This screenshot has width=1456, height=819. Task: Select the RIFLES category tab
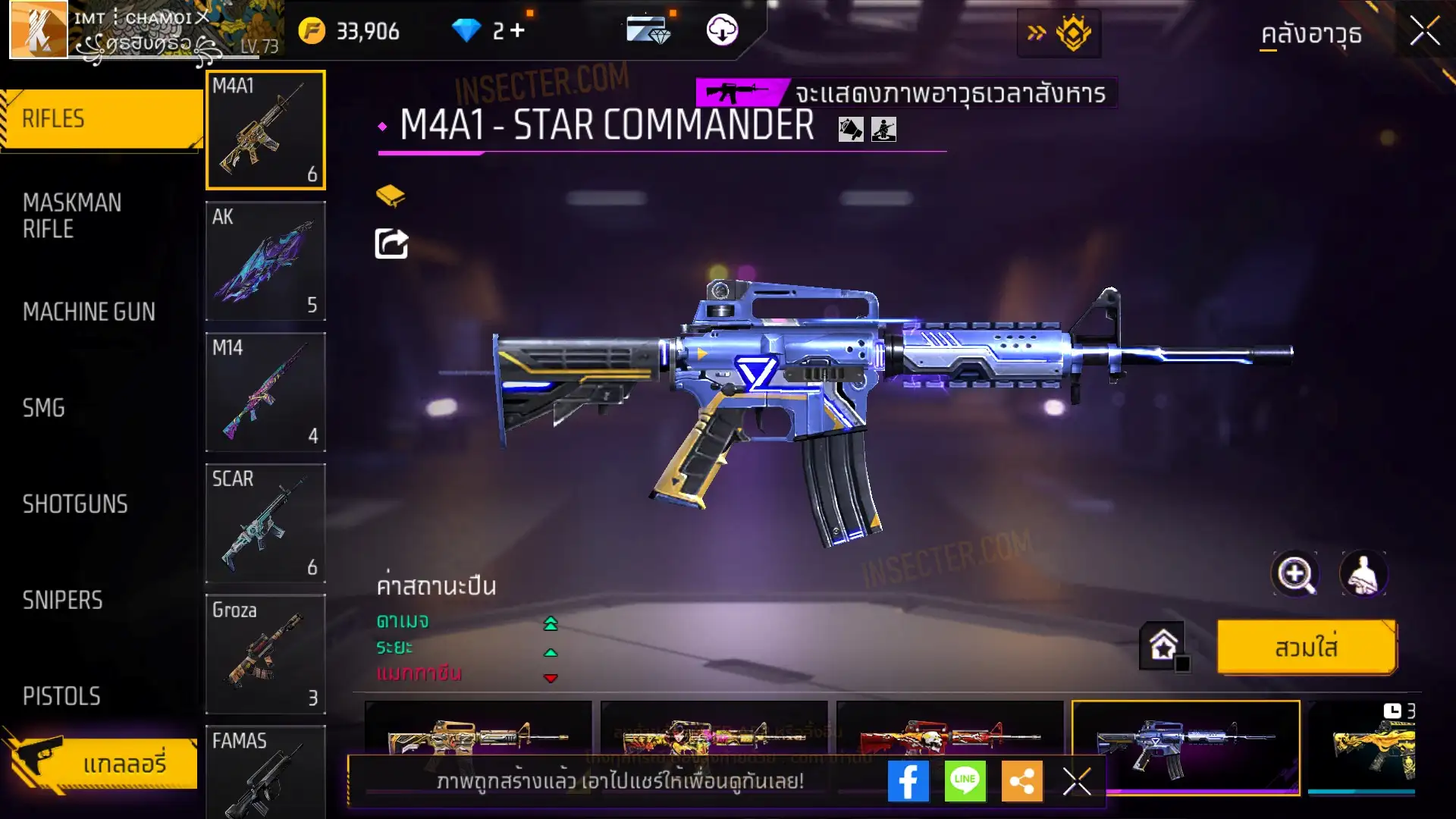(x=102, y=119)
